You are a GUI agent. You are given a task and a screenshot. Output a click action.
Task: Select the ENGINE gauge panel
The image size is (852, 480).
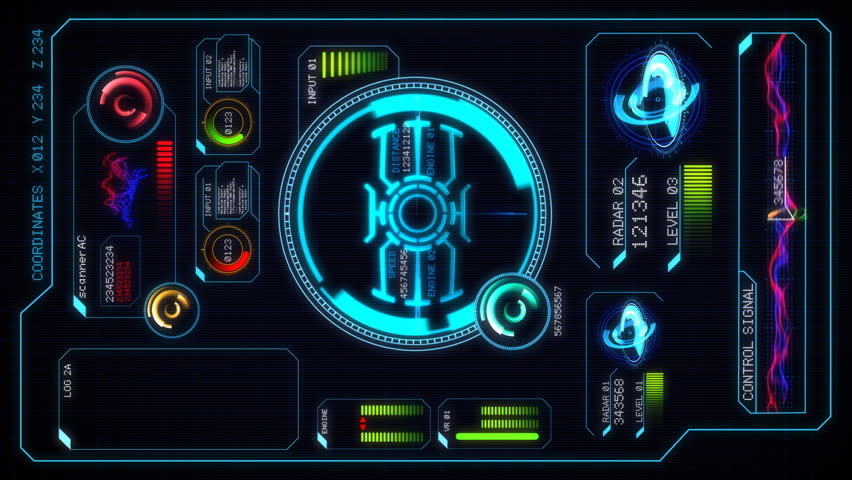tap(374, 423)
